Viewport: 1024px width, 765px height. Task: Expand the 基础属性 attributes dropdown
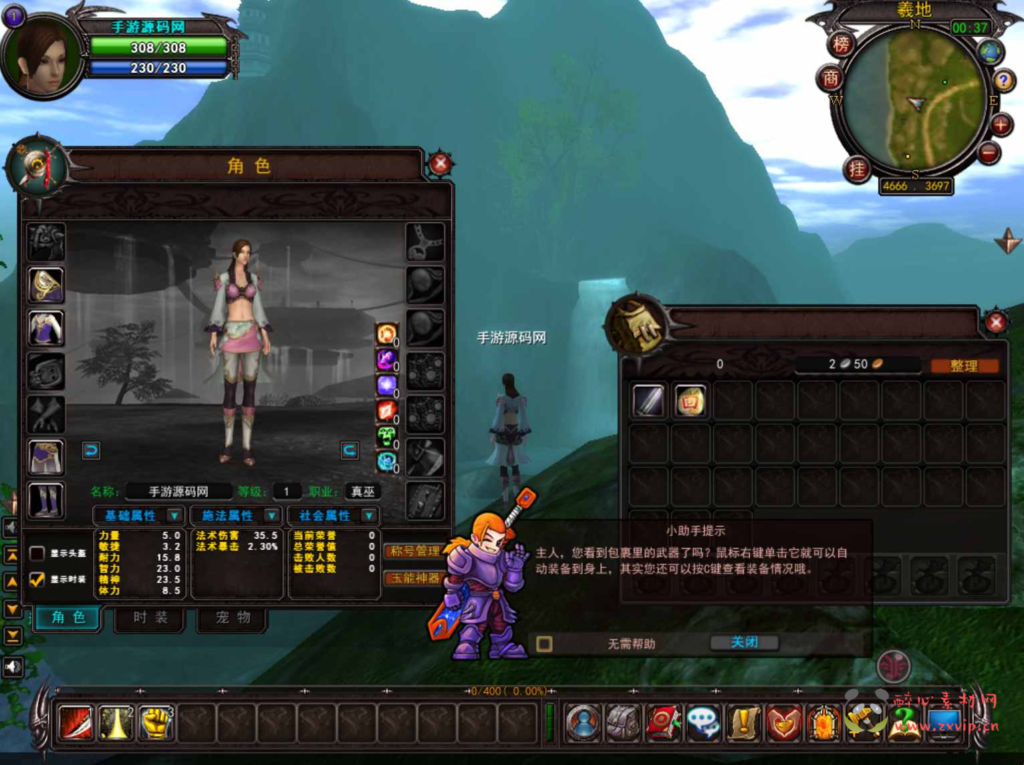pos(174,516)
